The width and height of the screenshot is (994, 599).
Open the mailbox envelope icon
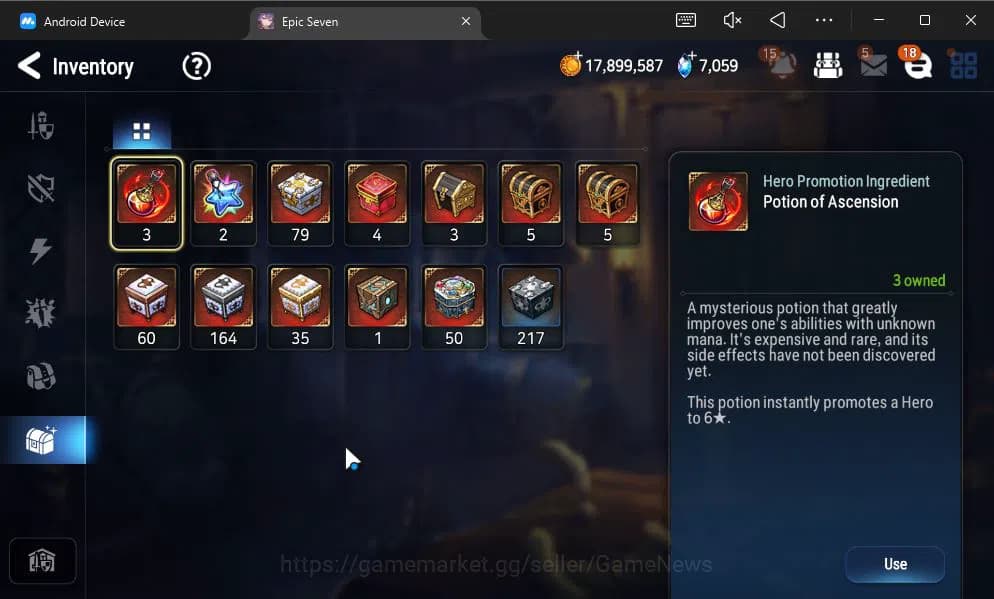(x=873, y=66)
